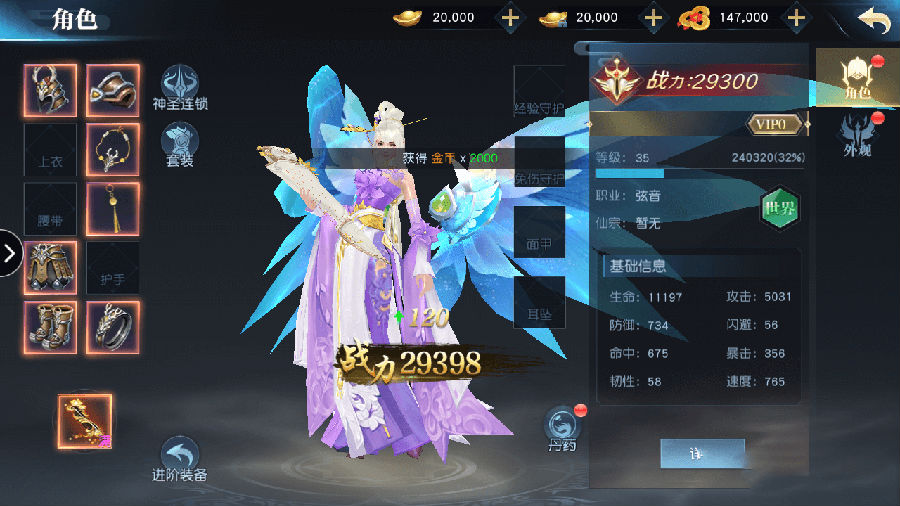The width and height of the screenshot is (900, 506).
Task: Choose the dragon ring slot
Action: pyautogui.click(x=113, y=327)
